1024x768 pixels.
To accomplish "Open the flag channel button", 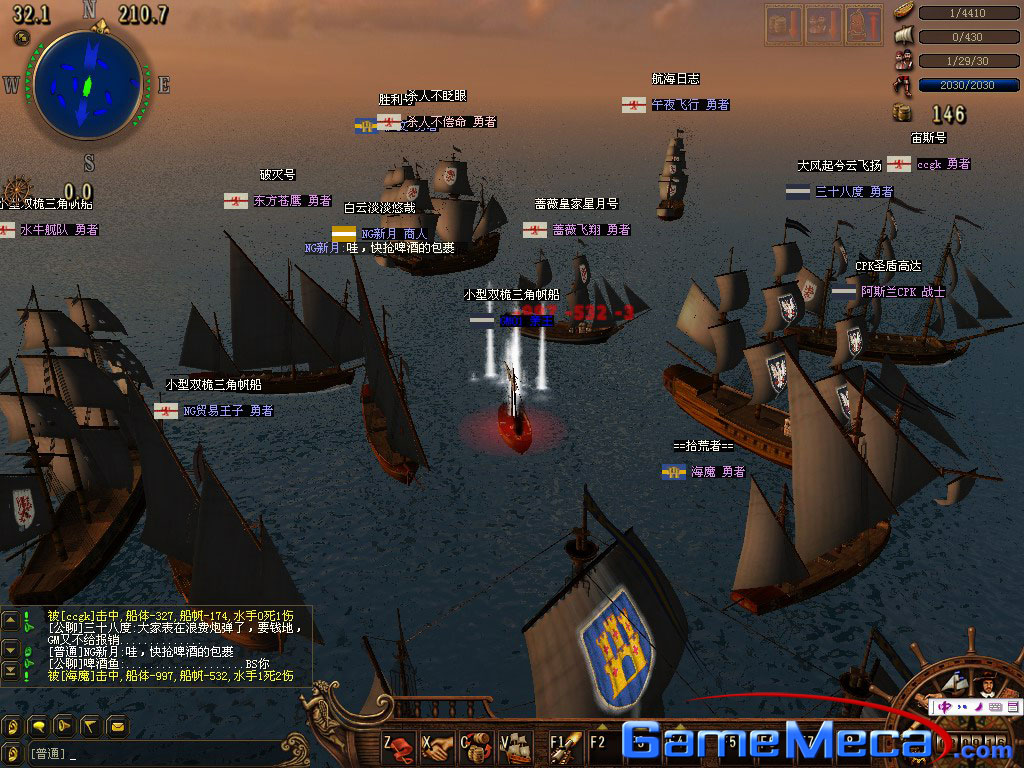I will click(90, 726).
